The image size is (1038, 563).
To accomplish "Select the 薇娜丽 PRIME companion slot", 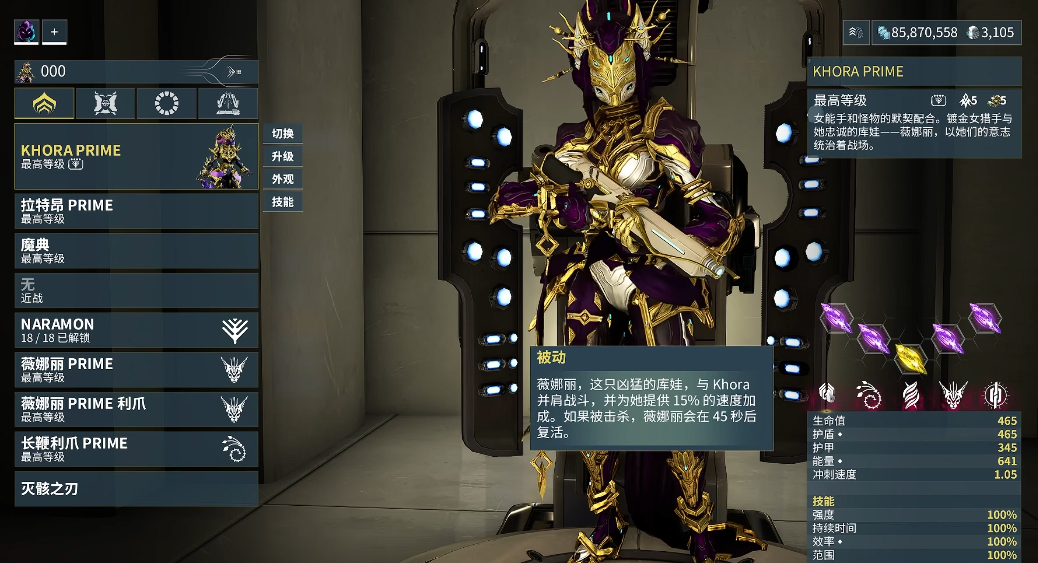I will pyautogui.click(x=135, y=369).
